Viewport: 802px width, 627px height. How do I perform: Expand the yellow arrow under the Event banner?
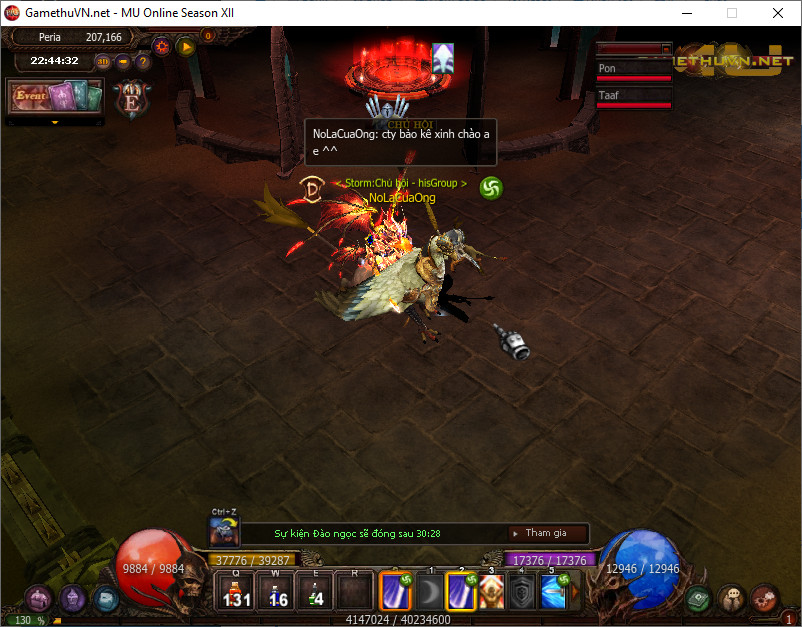(x=56, y=123)
